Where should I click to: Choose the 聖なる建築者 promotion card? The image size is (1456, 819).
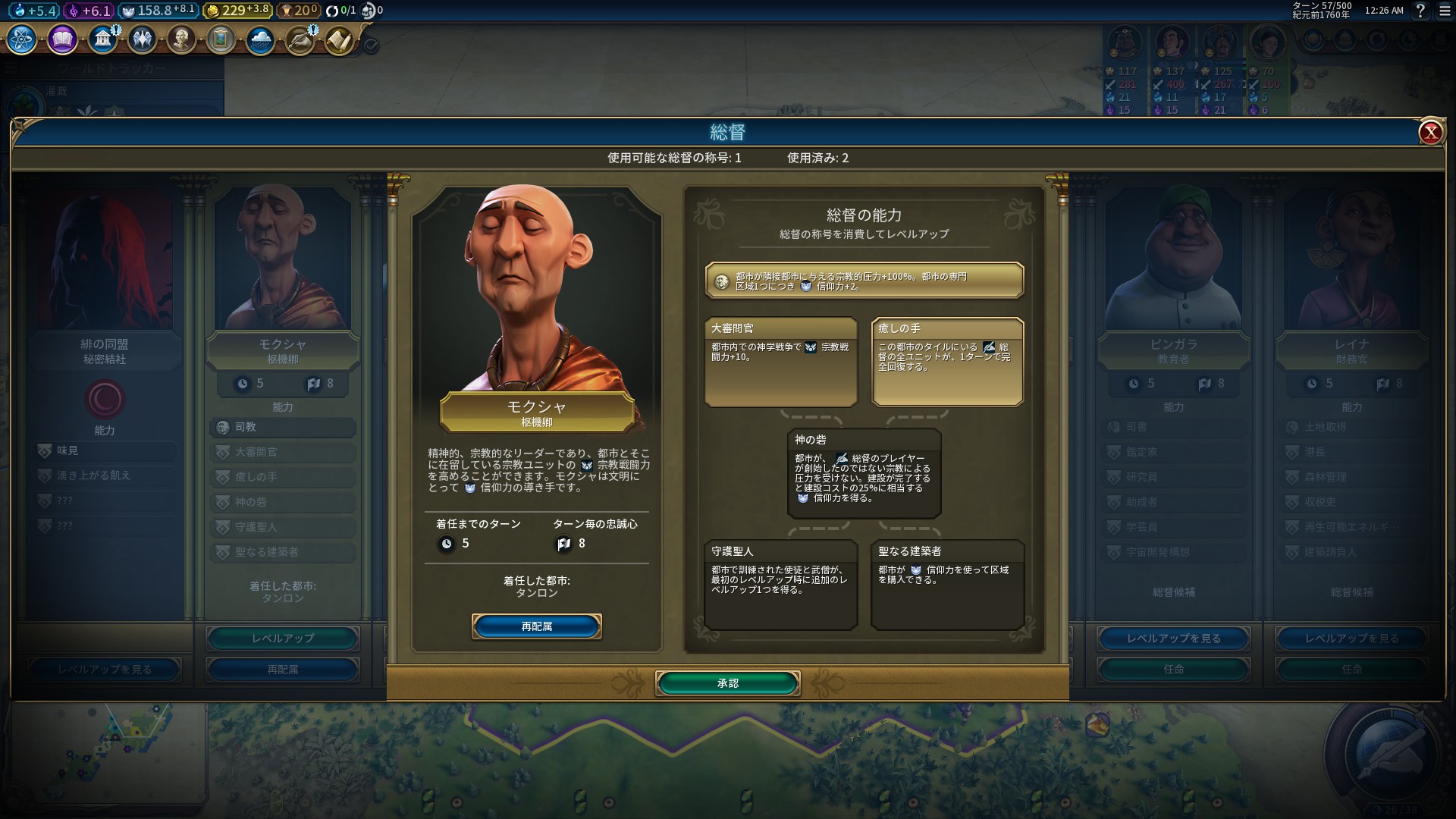[x=947, y=584]
